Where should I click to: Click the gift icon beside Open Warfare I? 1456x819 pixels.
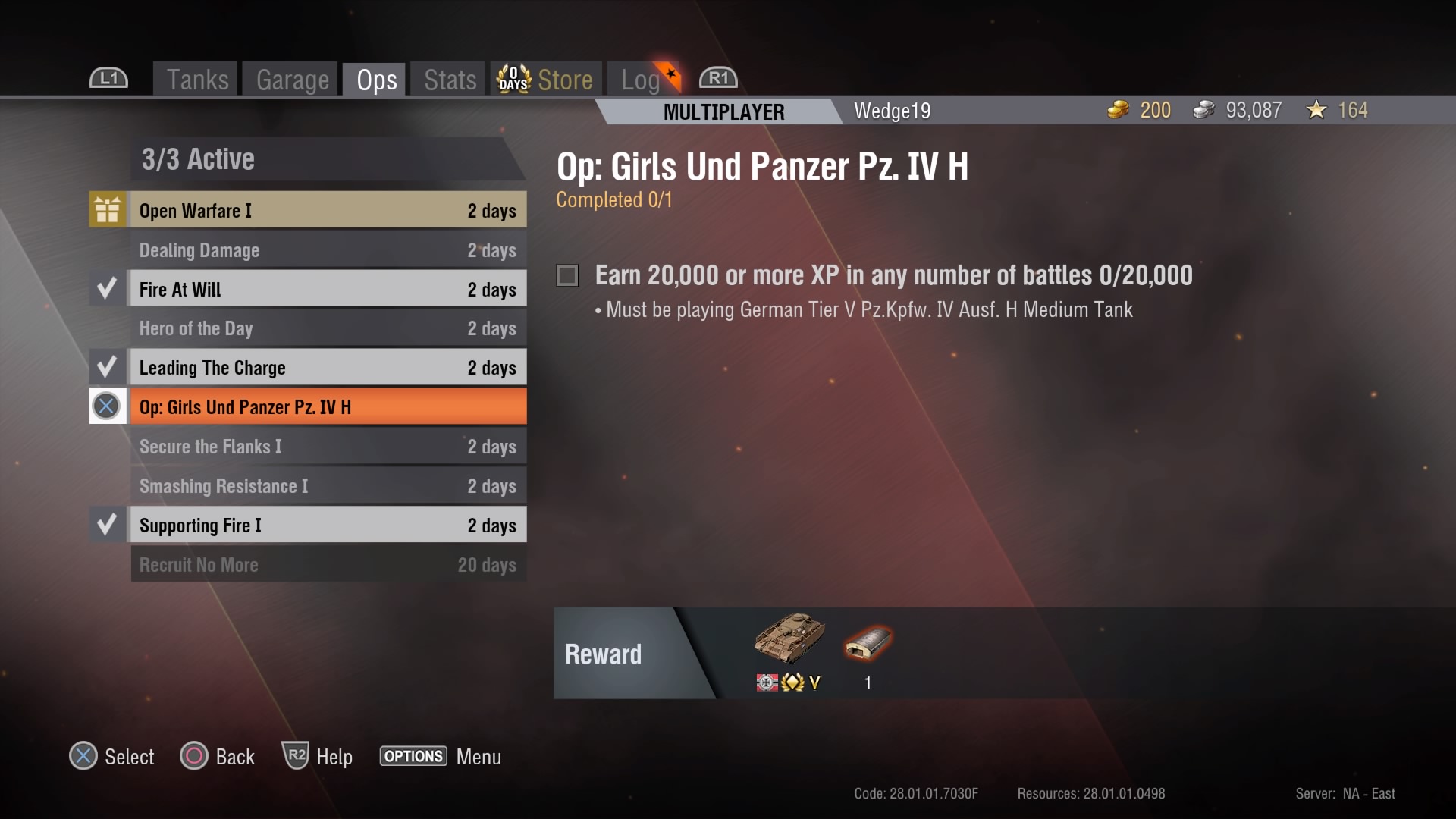pos(107,209)
